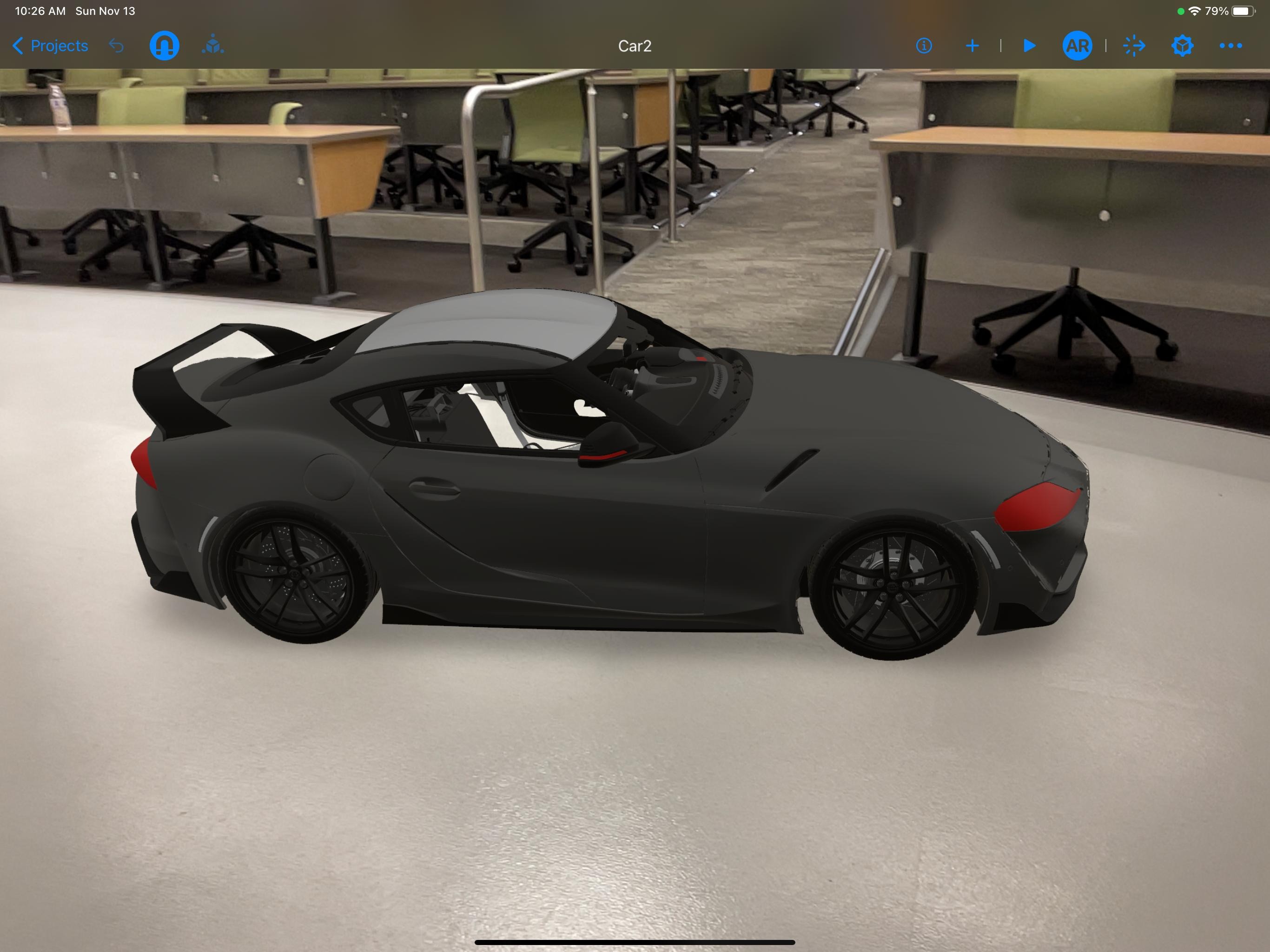The image size is (1270, 952).
Task: Show the info panel
Action: [924, 46]
